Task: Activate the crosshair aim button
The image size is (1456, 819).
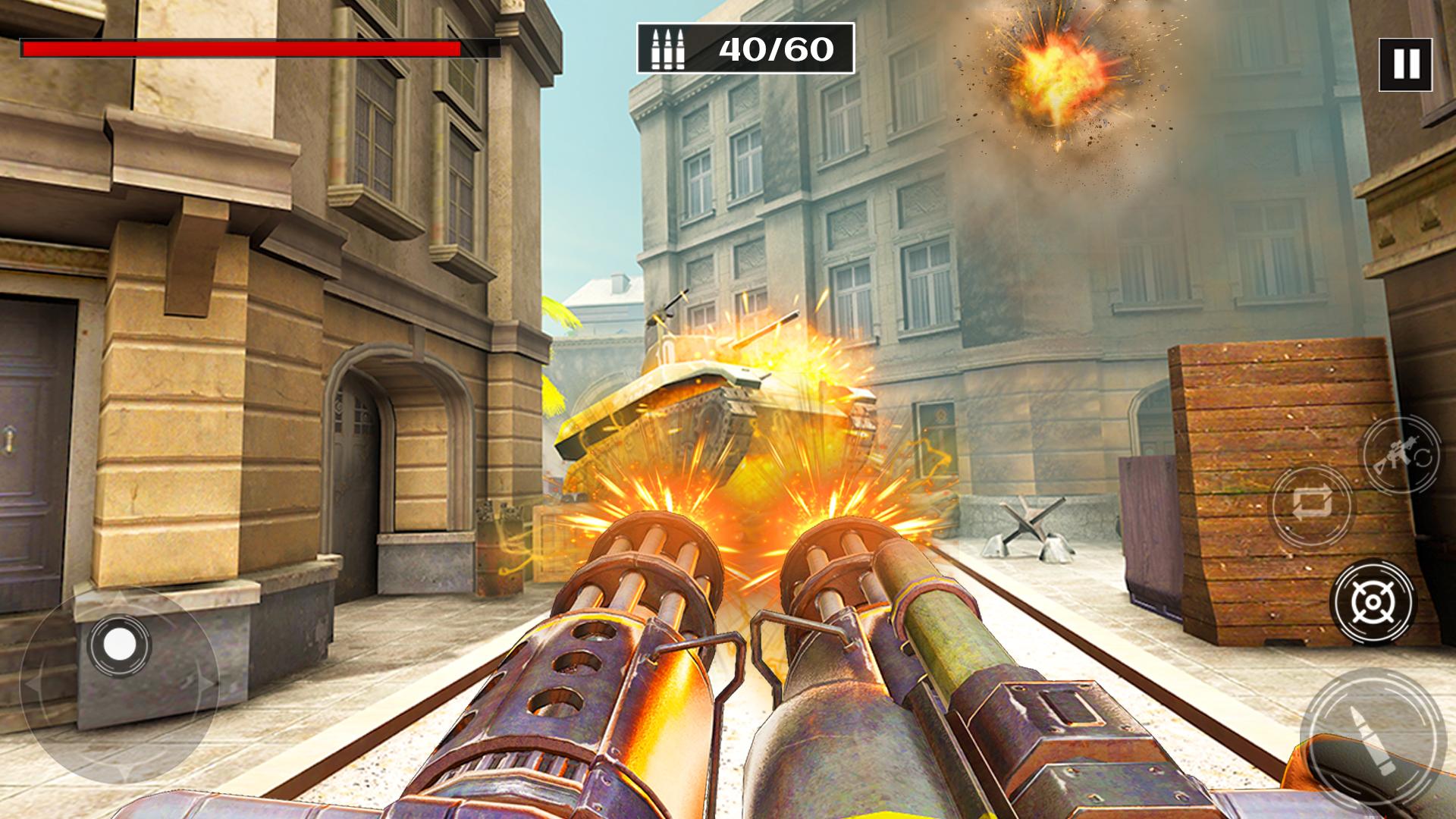Action: tap(1373, 602)
